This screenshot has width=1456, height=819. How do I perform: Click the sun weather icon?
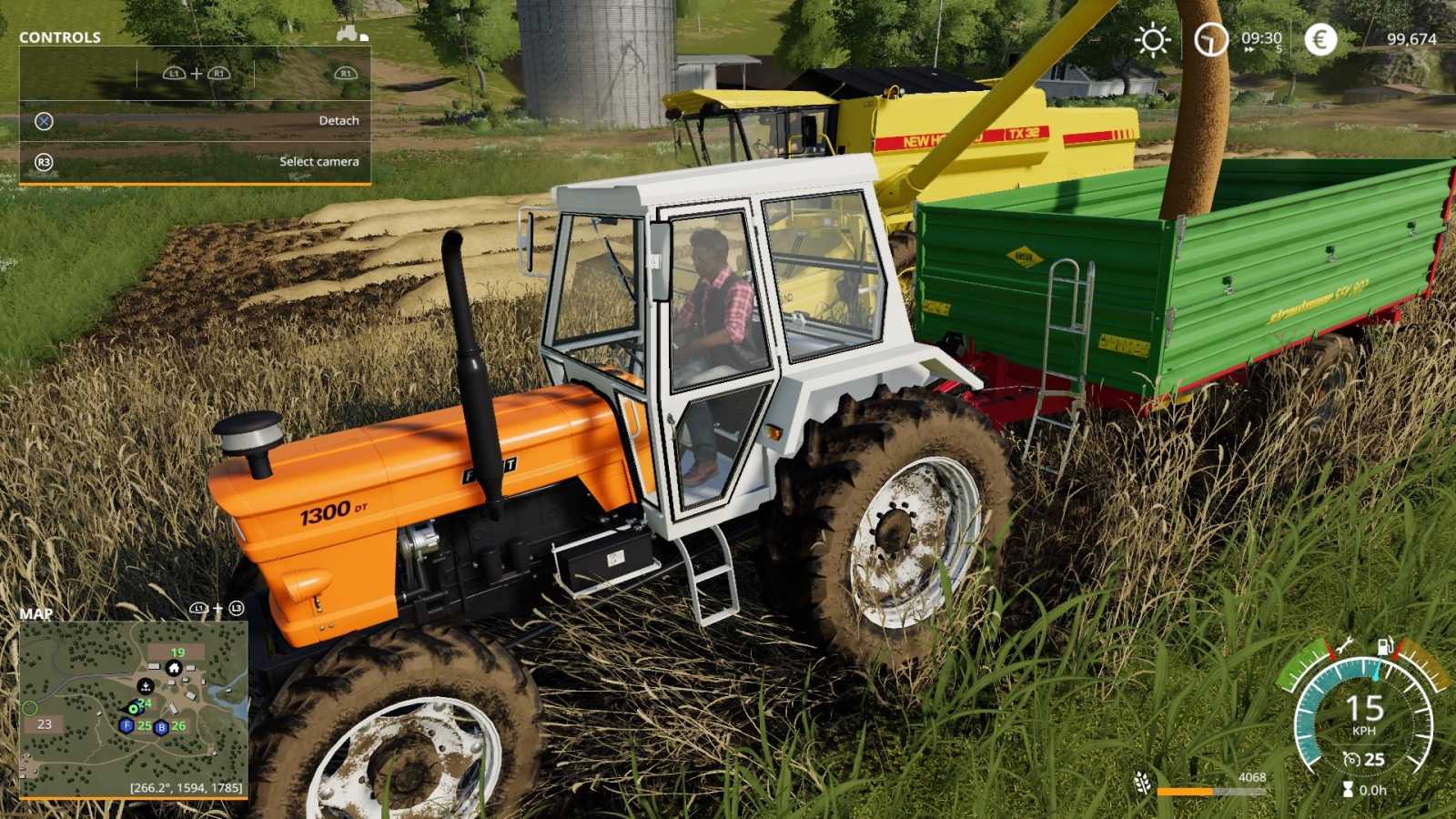click(1152, 40)
